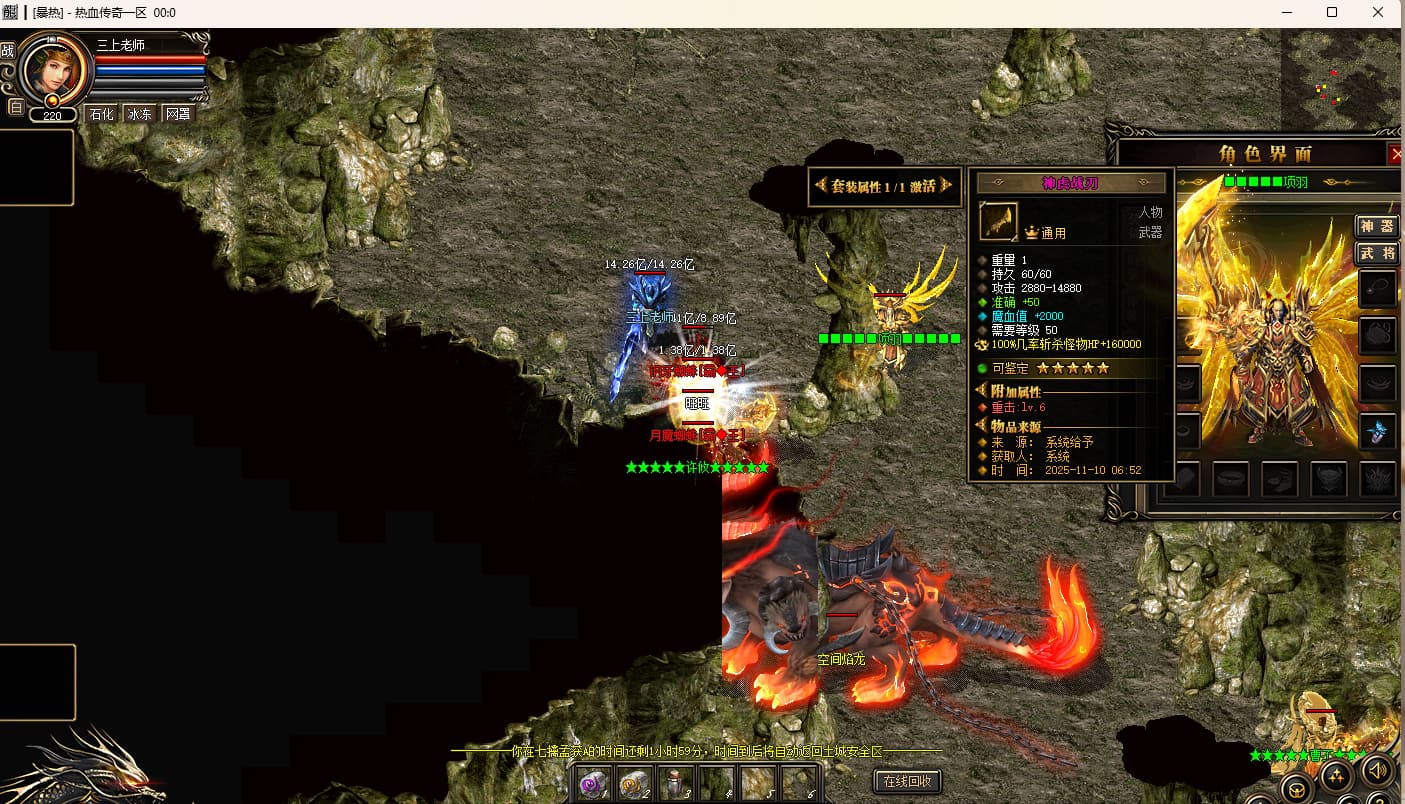Switch to the 武将 general tab

coord(1376,253)
